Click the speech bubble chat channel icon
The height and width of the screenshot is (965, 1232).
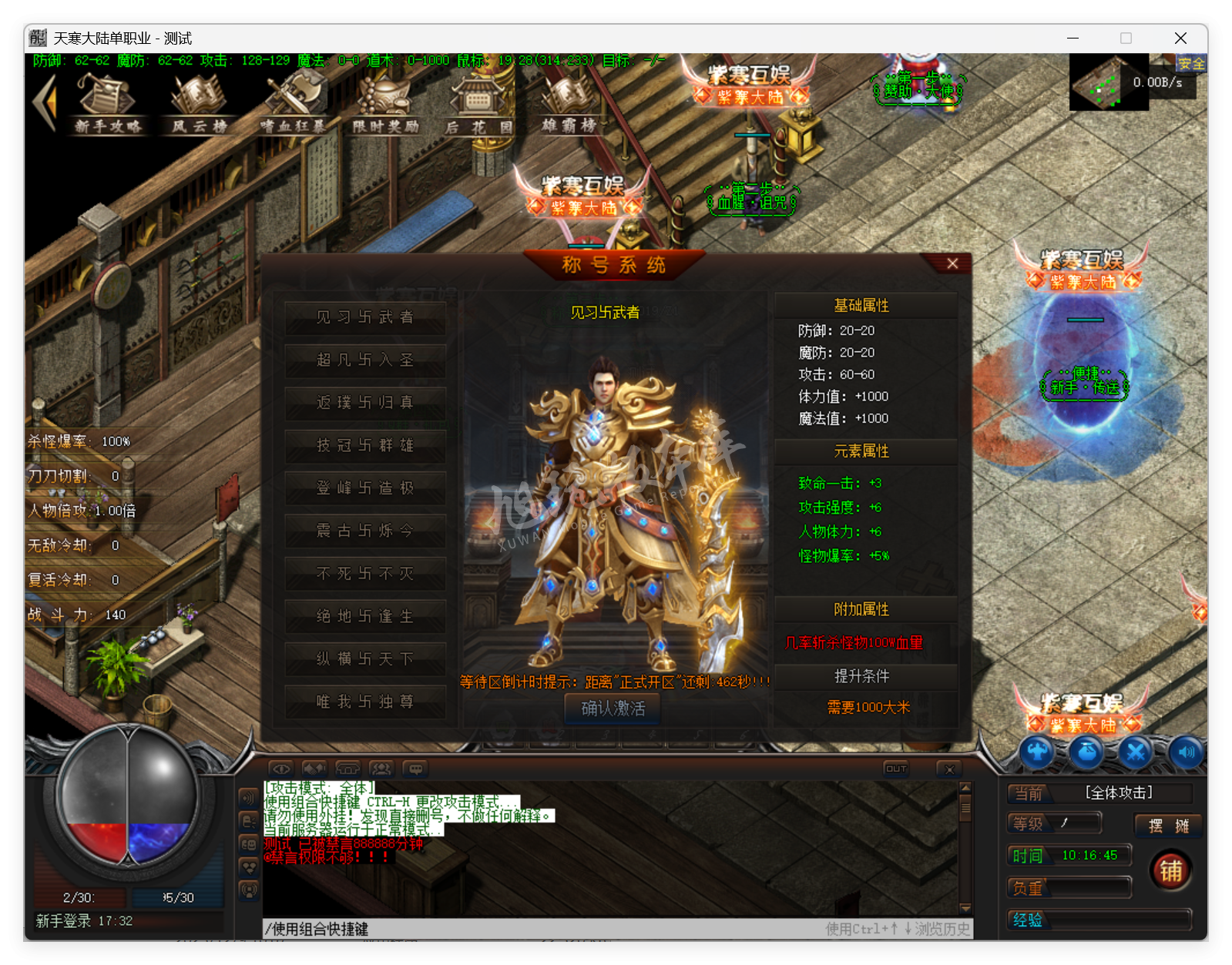[416, 769]
